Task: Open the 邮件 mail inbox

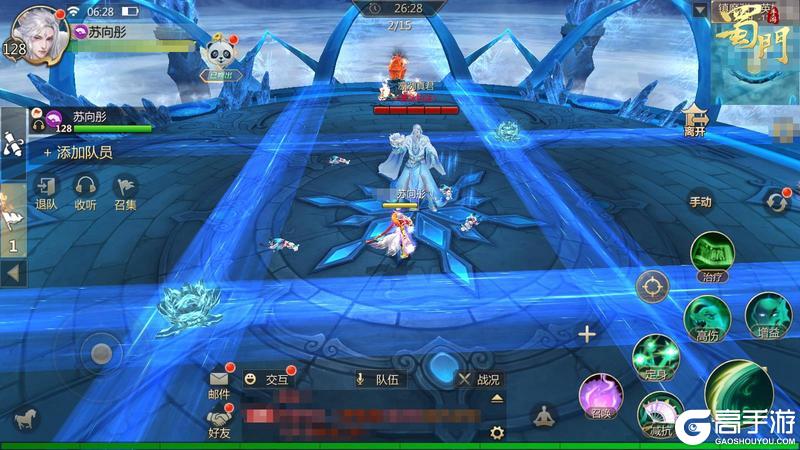Action: pos(219,383)
